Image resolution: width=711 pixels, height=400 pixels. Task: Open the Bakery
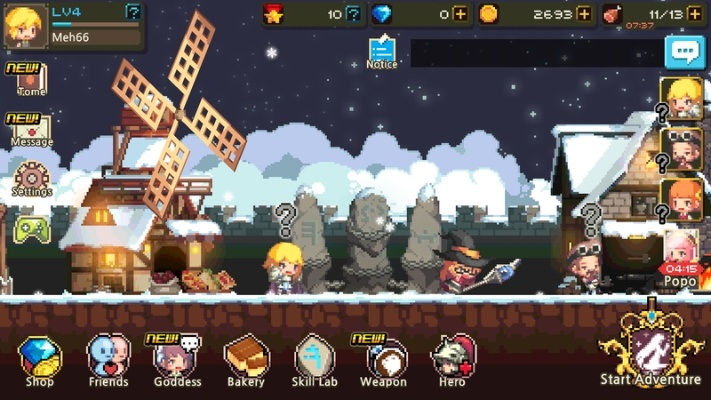tap(245, 359)
